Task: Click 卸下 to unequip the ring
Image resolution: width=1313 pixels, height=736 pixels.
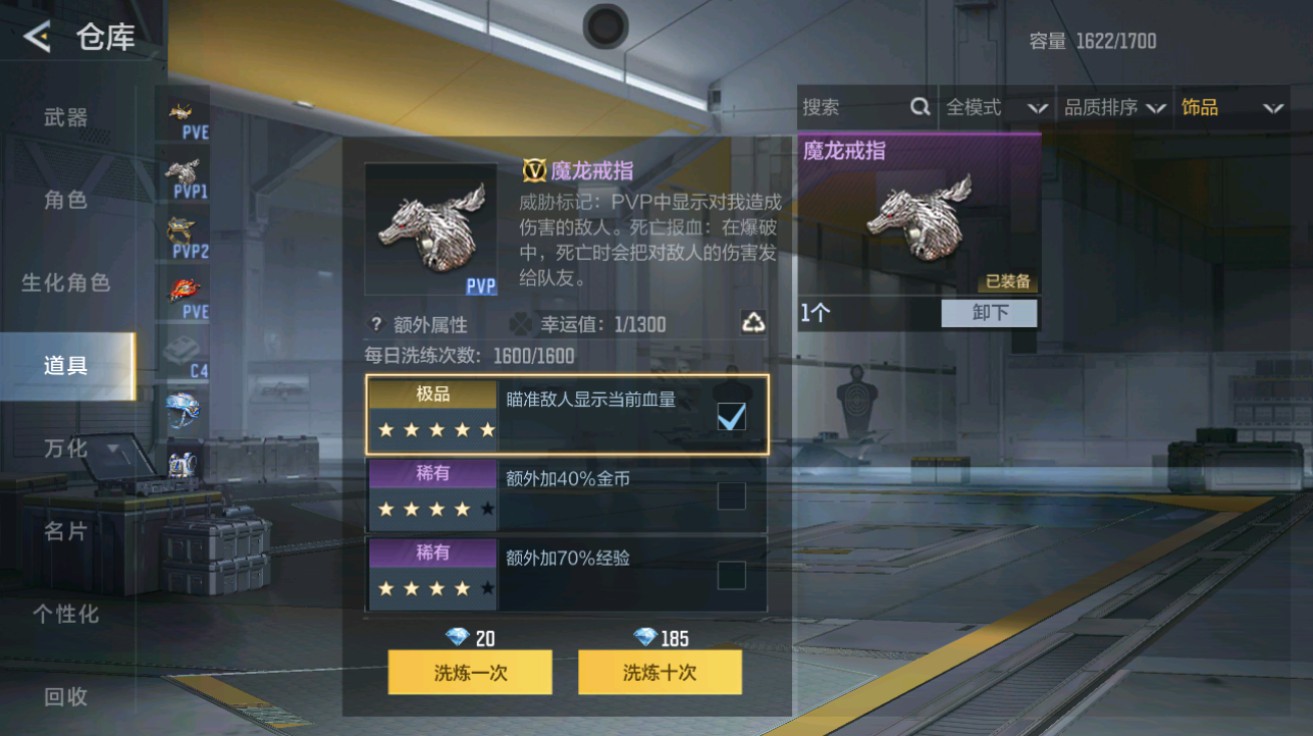Action: click(x=988, y=314)
